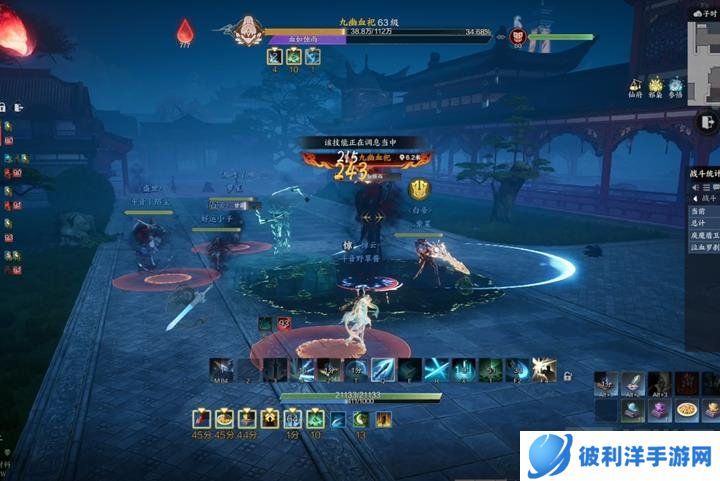Click the red blood drop icon
The width and height of the screenshot is (720, 481).
184,32
